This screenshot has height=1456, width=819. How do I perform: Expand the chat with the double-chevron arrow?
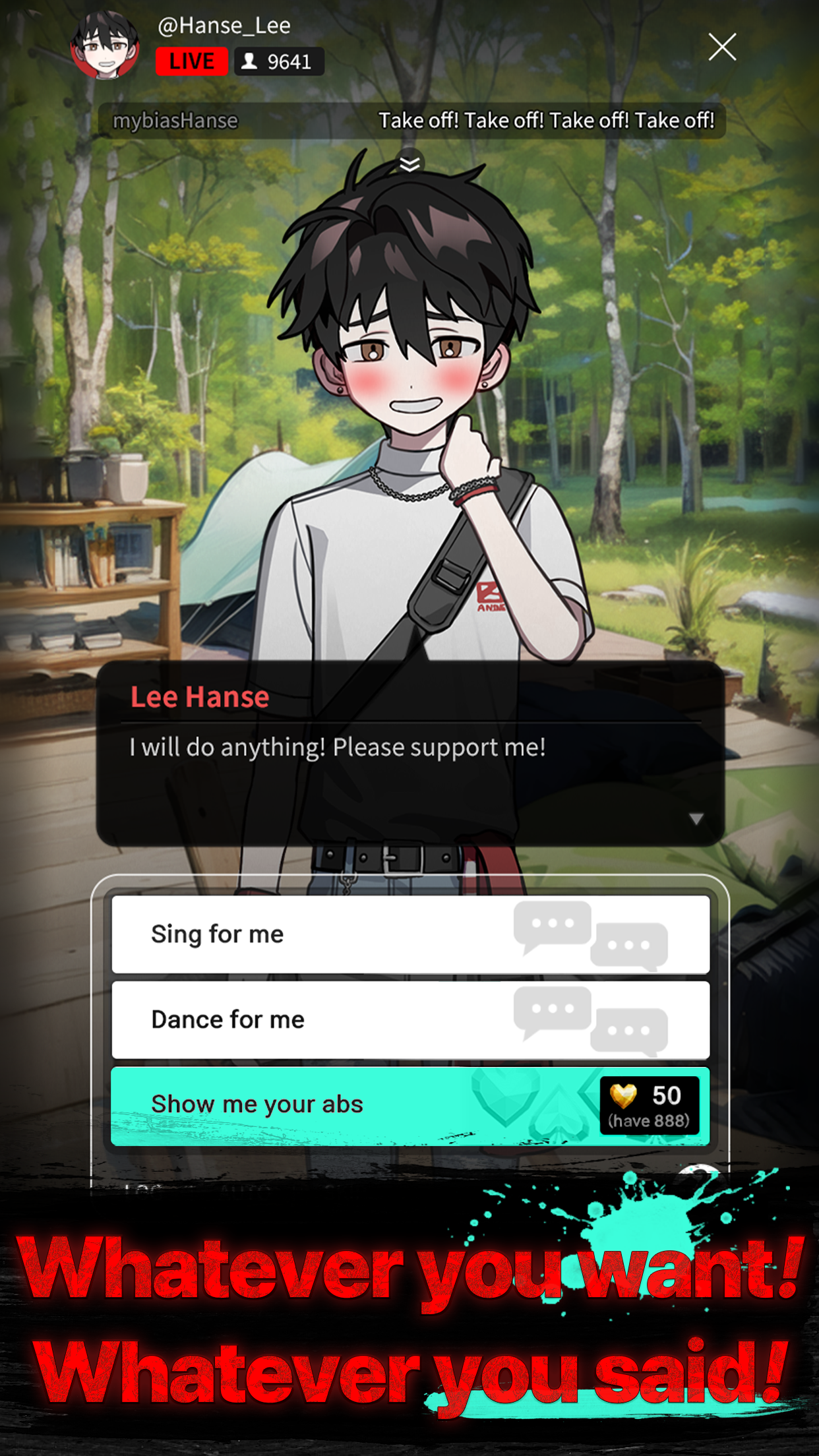410,164
